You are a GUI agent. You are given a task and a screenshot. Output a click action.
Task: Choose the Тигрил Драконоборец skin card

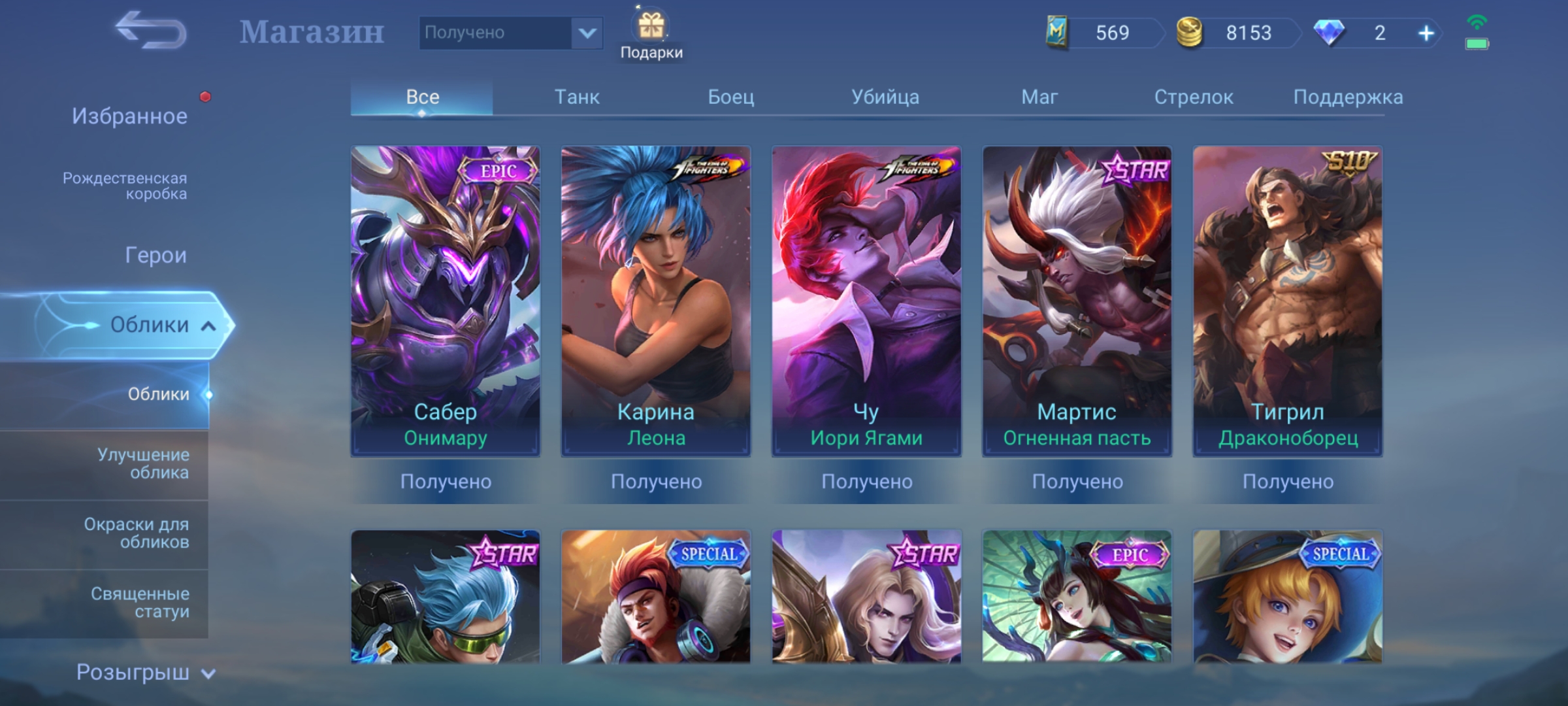coord(1287,301)
